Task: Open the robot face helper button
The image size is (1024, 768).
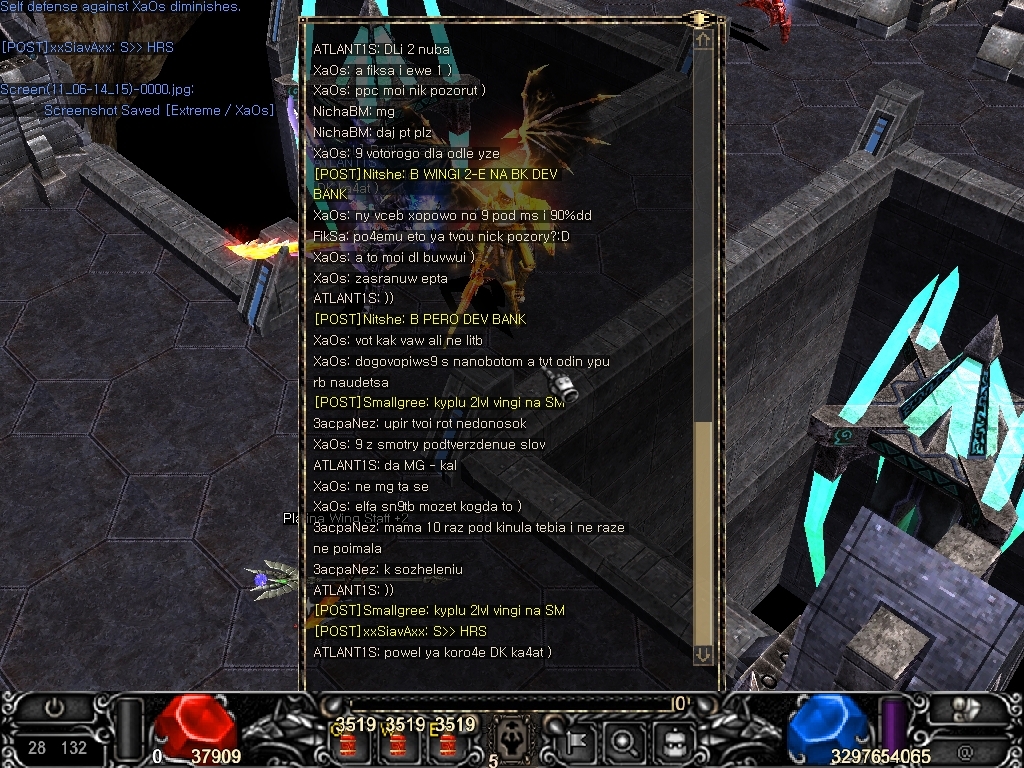Action: [674, 742]
